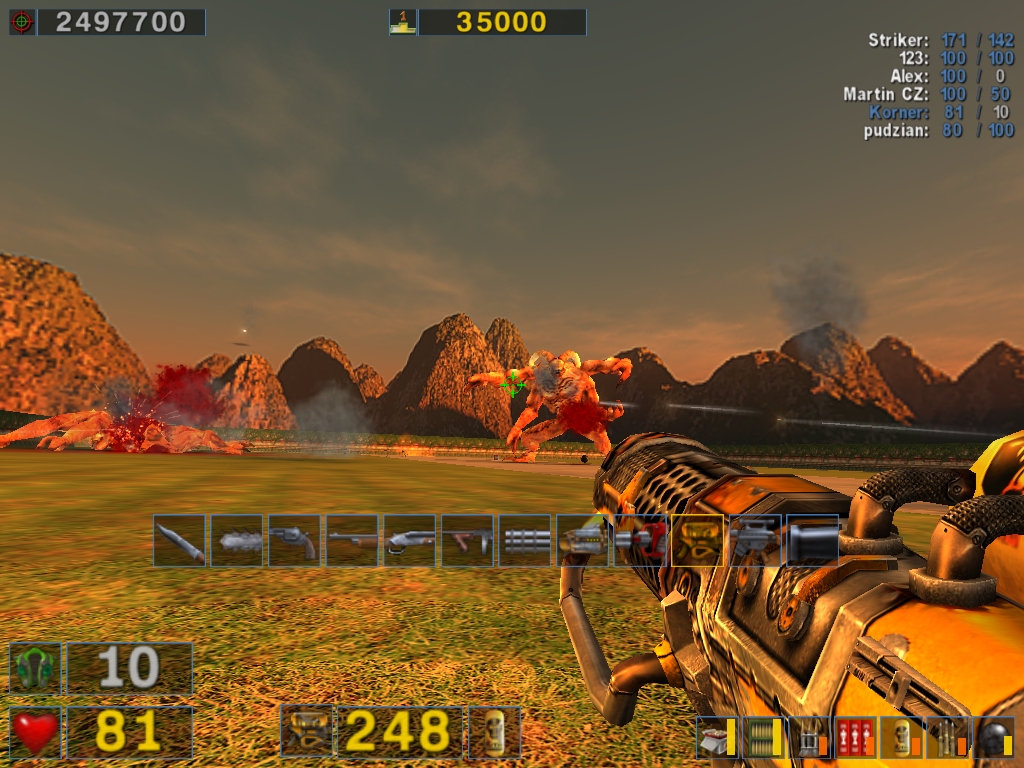
Task: Choose the rocket launcher slot
Action: pyautogui.click(x=583, y=541)
